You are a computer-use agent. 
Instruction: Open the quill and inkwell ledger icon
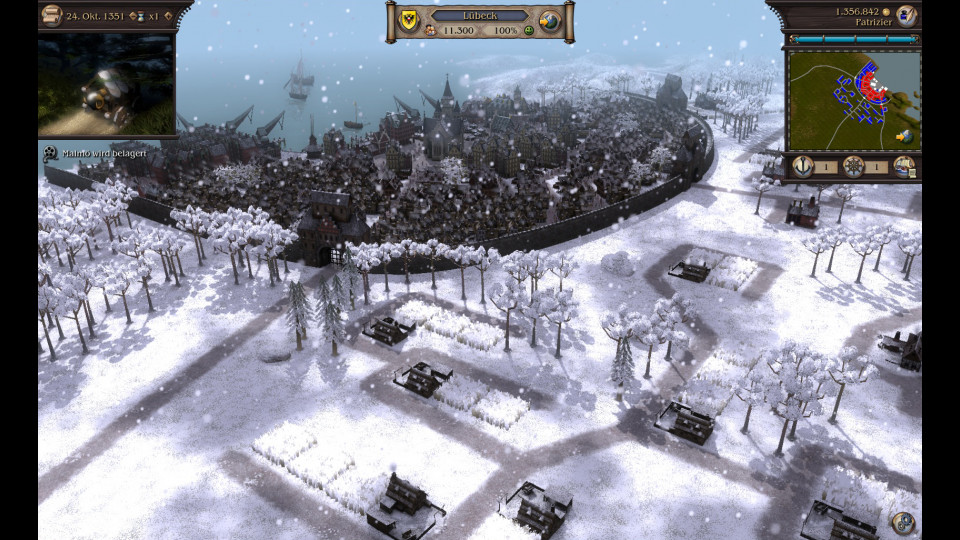[906, 15]
